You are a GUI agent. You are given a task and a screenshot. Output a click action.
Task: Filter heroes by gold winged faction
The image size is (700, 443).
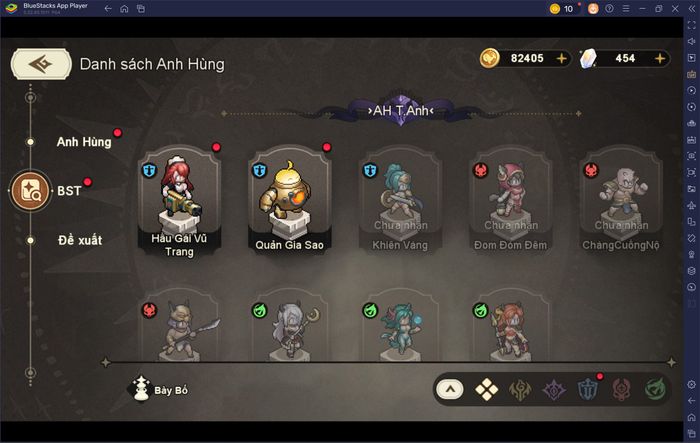tap(519, 389)
